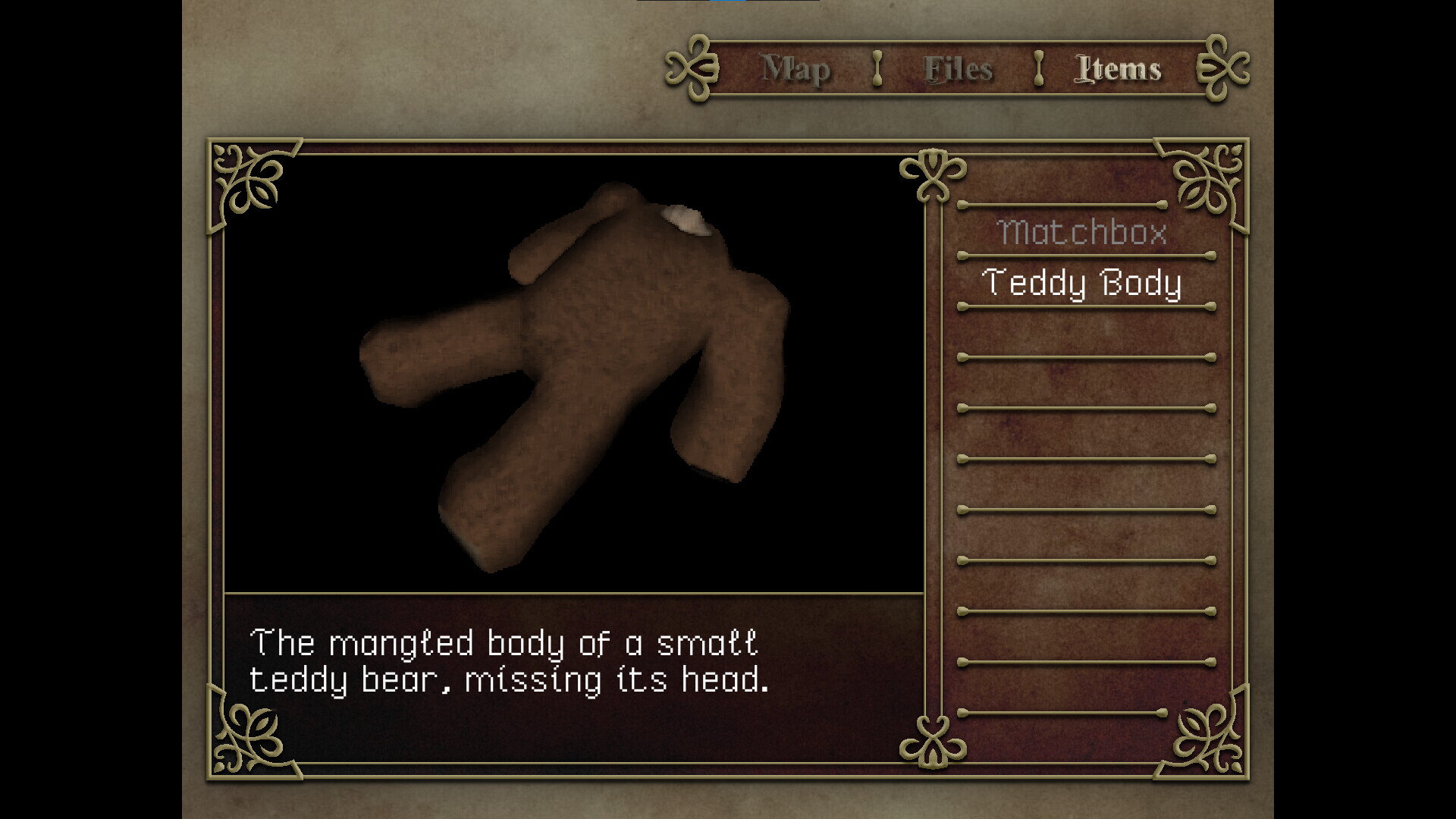This screenshot has height=819, width=1456.
Task: Choose Teddy Body in the item list
Action: point(1082,283)
